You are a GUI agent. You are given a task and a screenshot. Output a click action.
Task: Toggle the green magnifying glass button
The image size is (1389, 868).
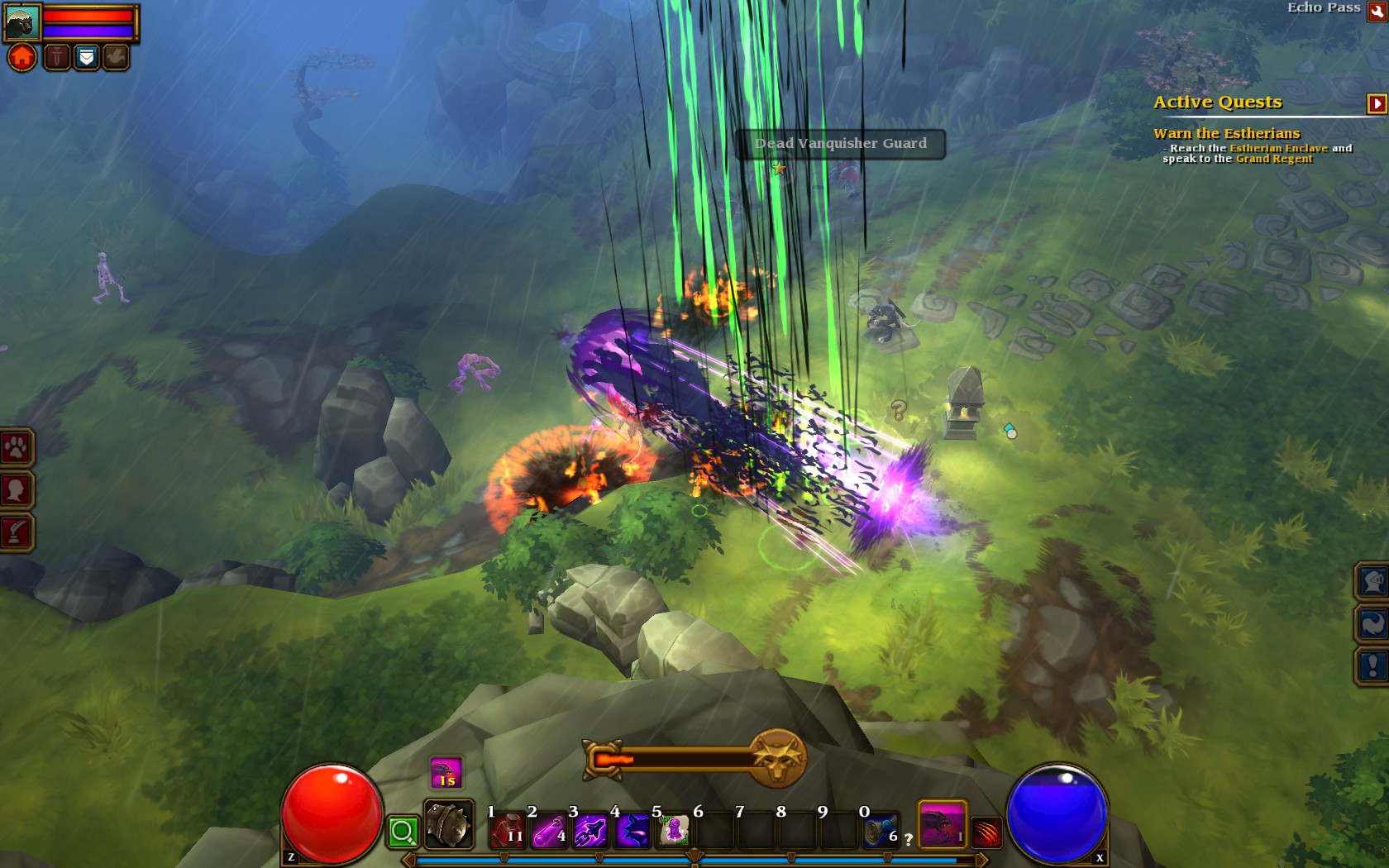(x=403, y=832)
